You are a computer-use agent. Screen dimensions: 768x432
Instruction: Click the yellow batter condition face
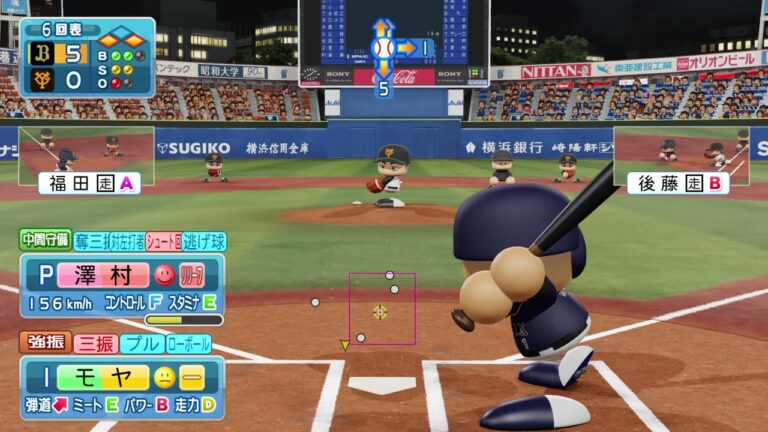tap(163, 376)
